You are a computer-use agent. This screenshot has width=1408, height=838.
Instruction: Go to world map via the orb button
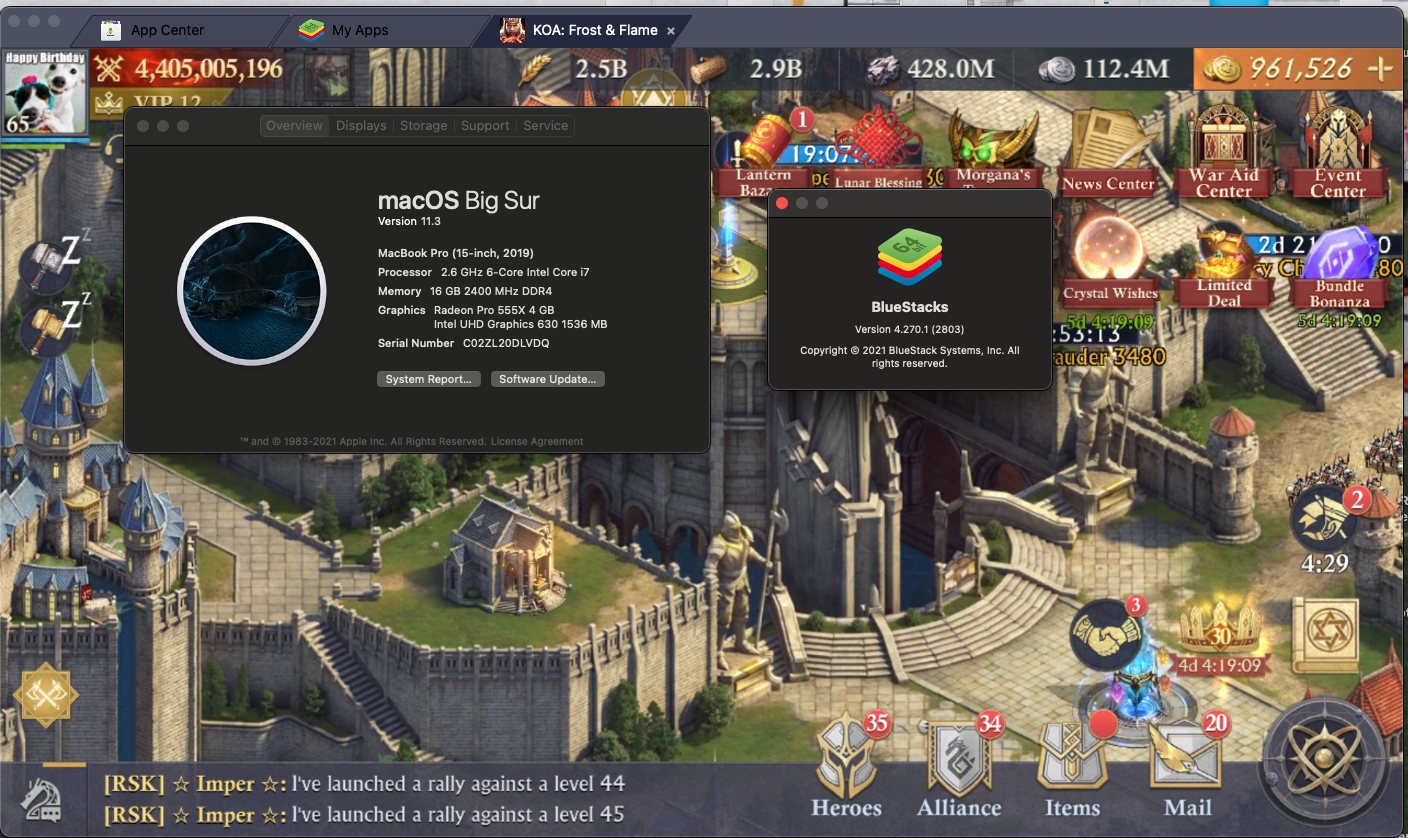click(x=1330, y=765)
